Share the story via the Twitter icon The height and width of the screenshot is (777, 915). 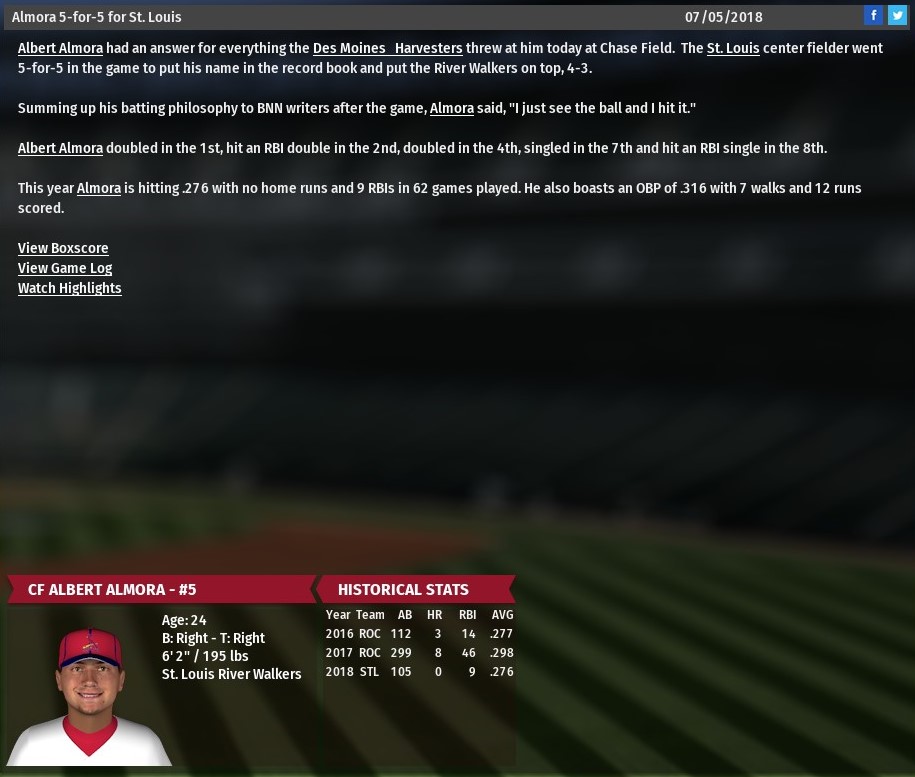coord(897,15)
